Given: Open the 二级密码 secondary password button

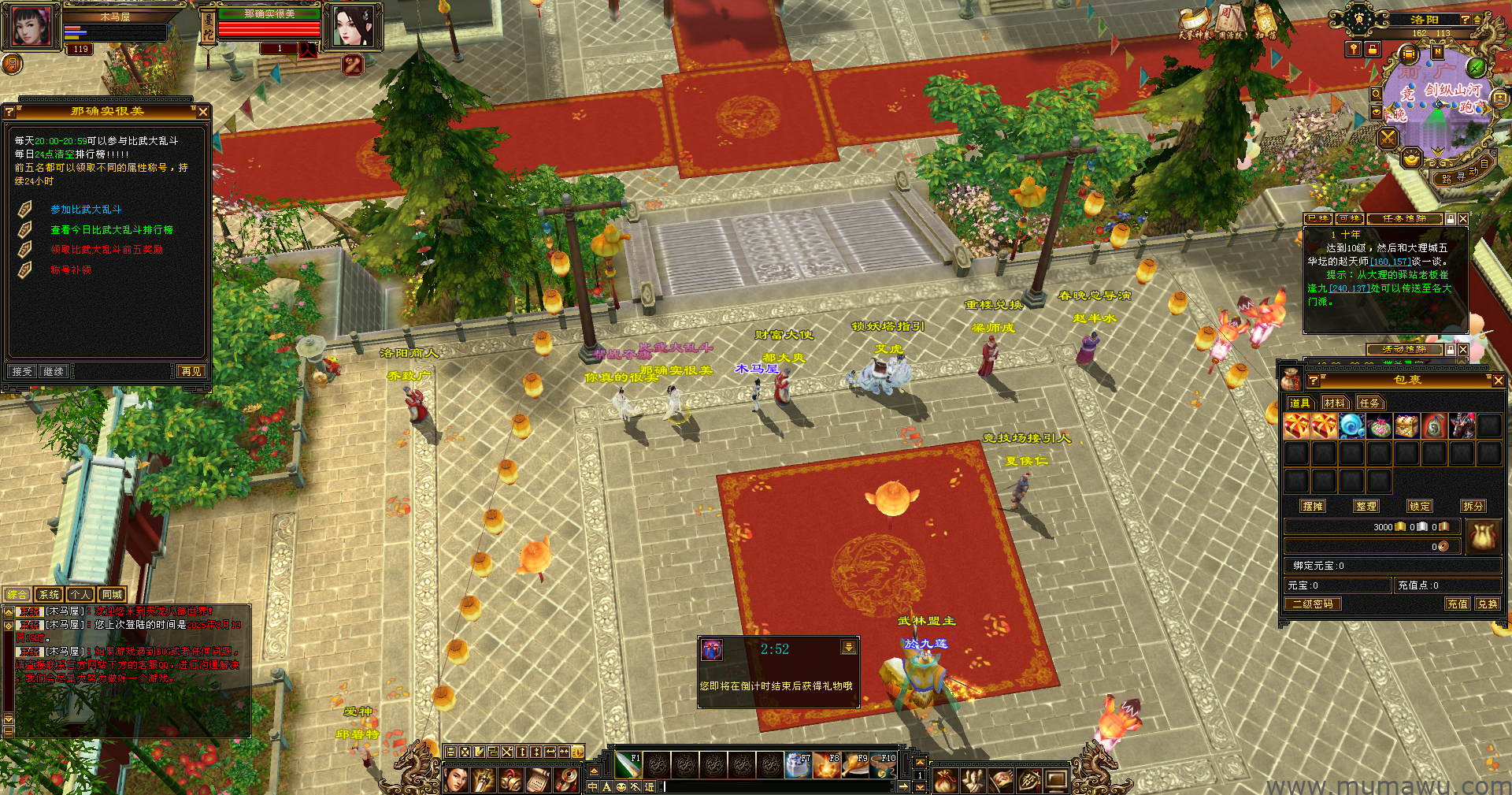Looking at the screenshot, I should [1313, 604].
